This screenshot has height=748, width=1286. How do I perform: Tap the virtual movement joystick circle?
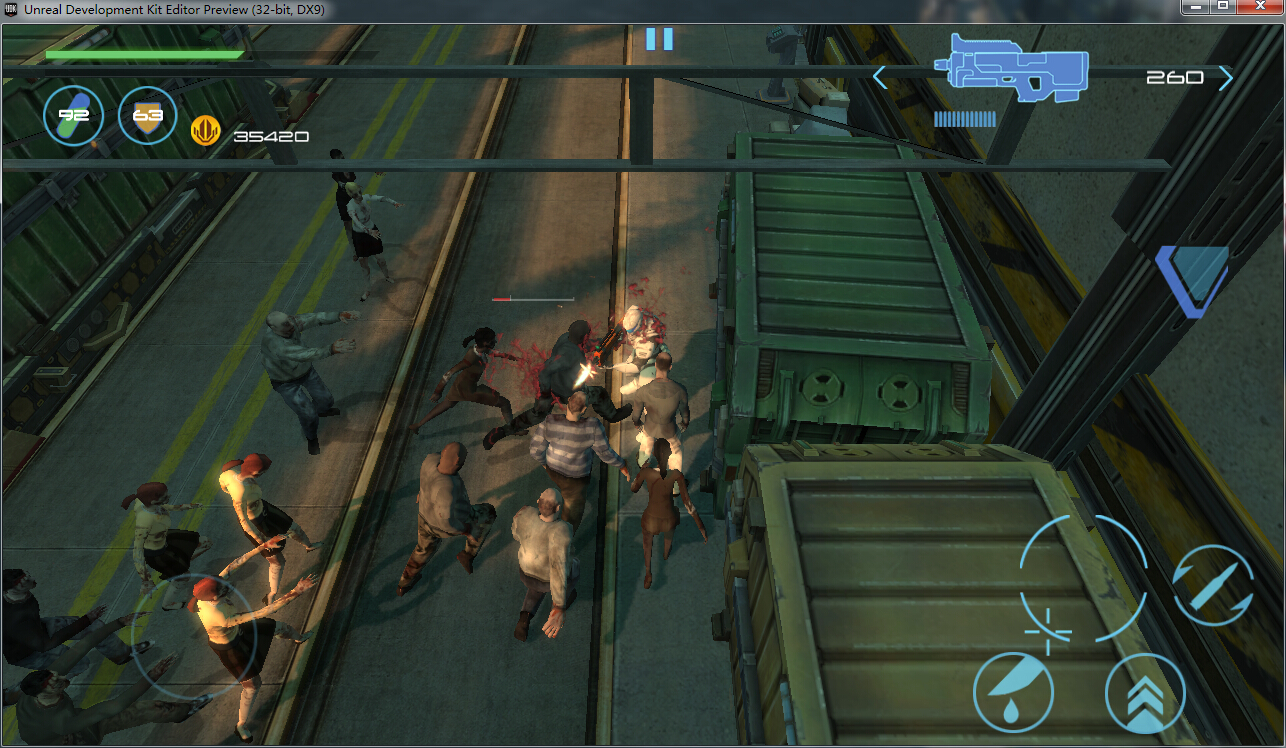tap(194, 636)
